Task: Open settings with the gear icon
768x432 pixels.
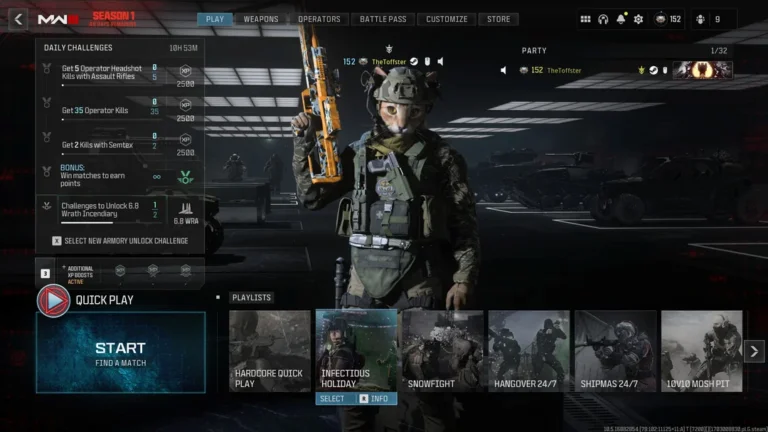Action: pyautogui.click(x=638, y=19)
